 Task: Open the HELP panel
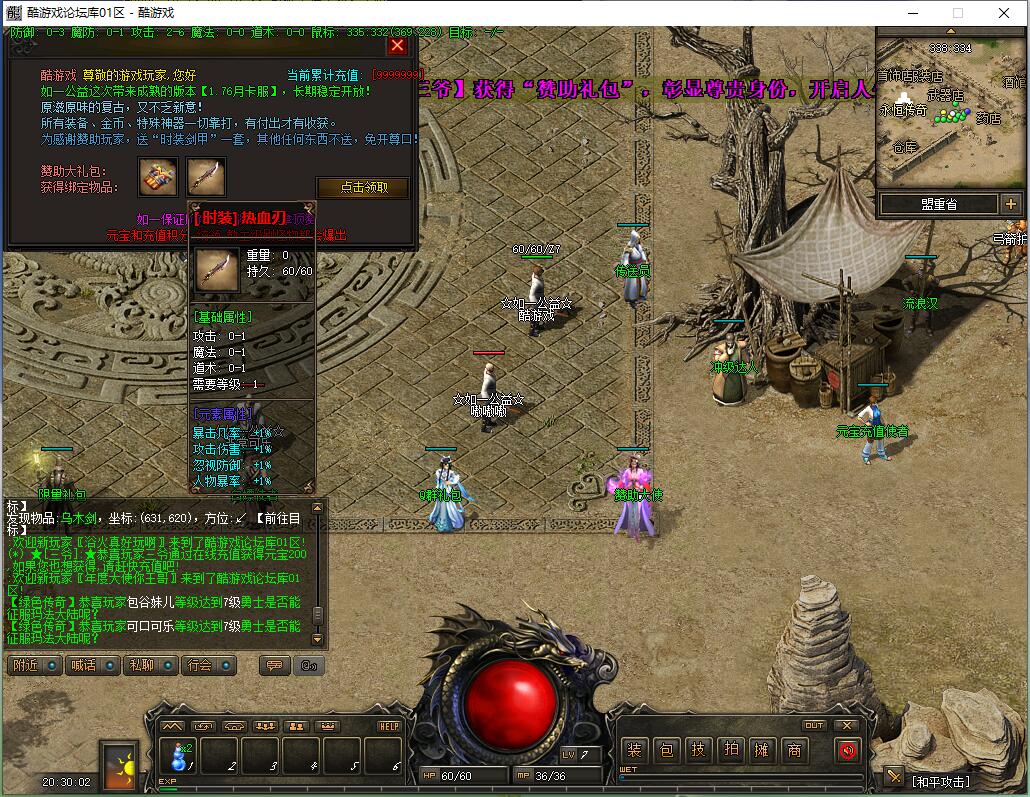tap(389, 726)
